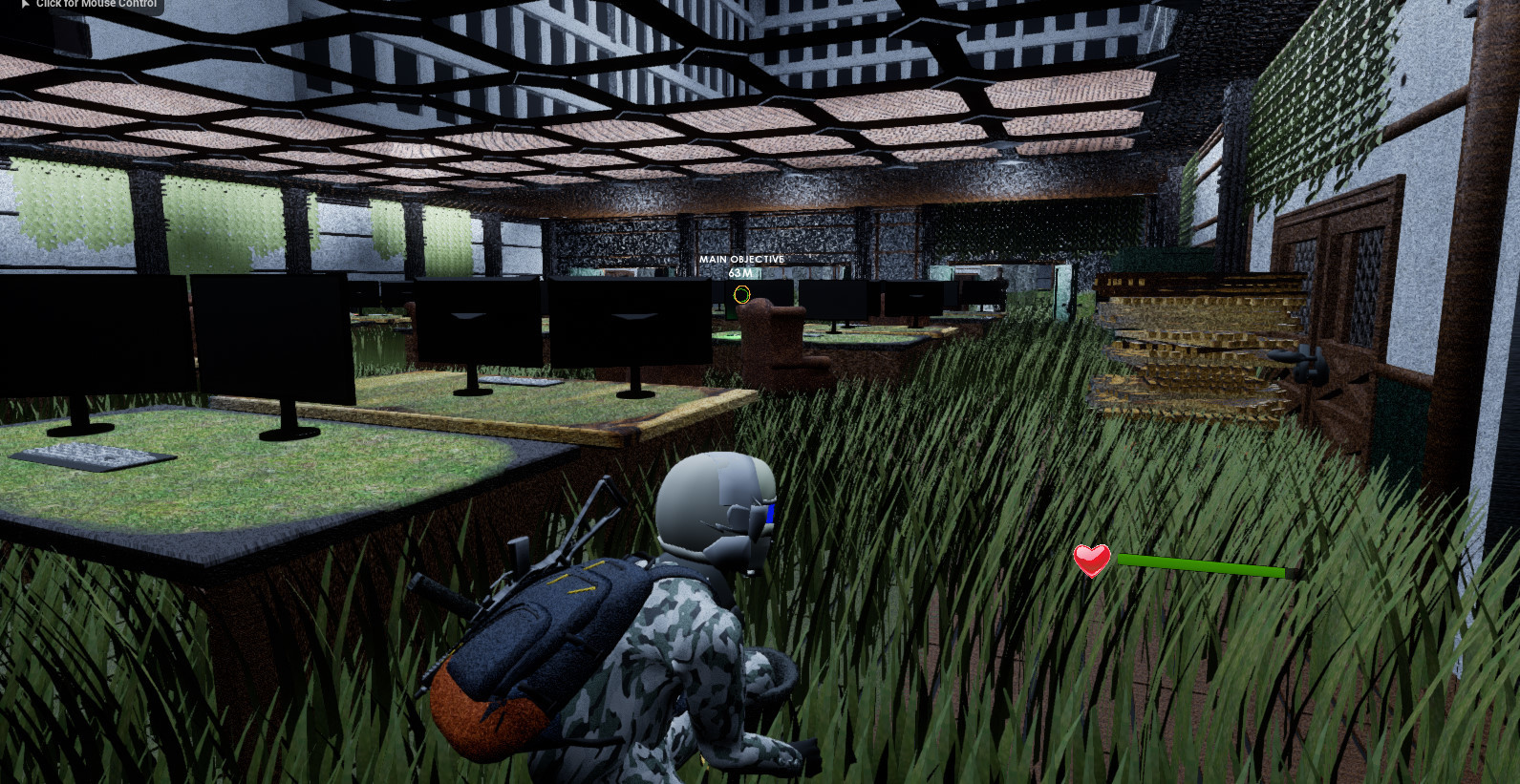Viewport: 1520px width, 784px height.
Task: Select the MAIN OBJECTIVE waypoint label
Action: [x=740, y=259]
